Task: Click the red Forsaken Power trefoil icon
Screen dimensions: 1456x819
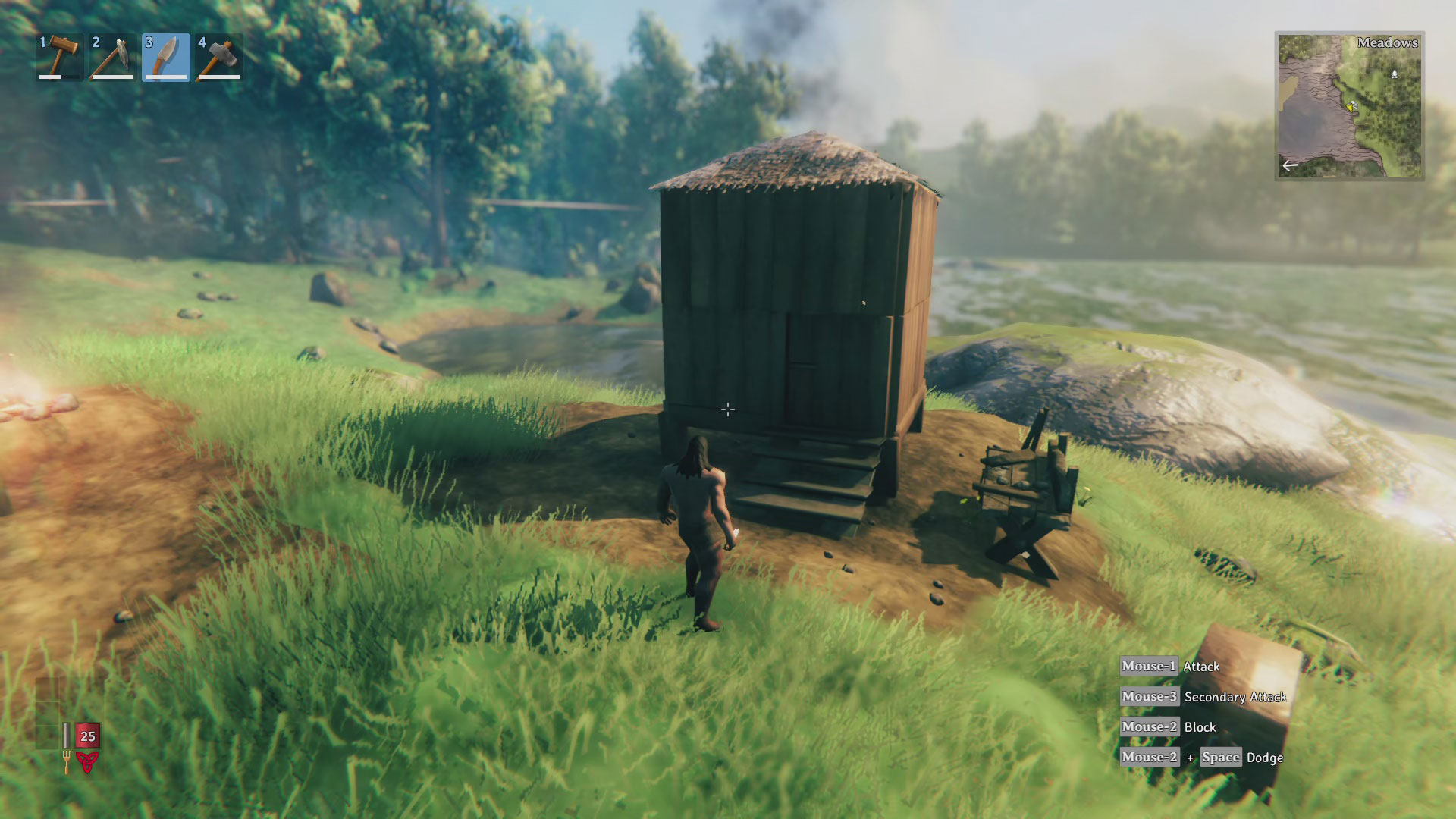Action: click(86, 762)
